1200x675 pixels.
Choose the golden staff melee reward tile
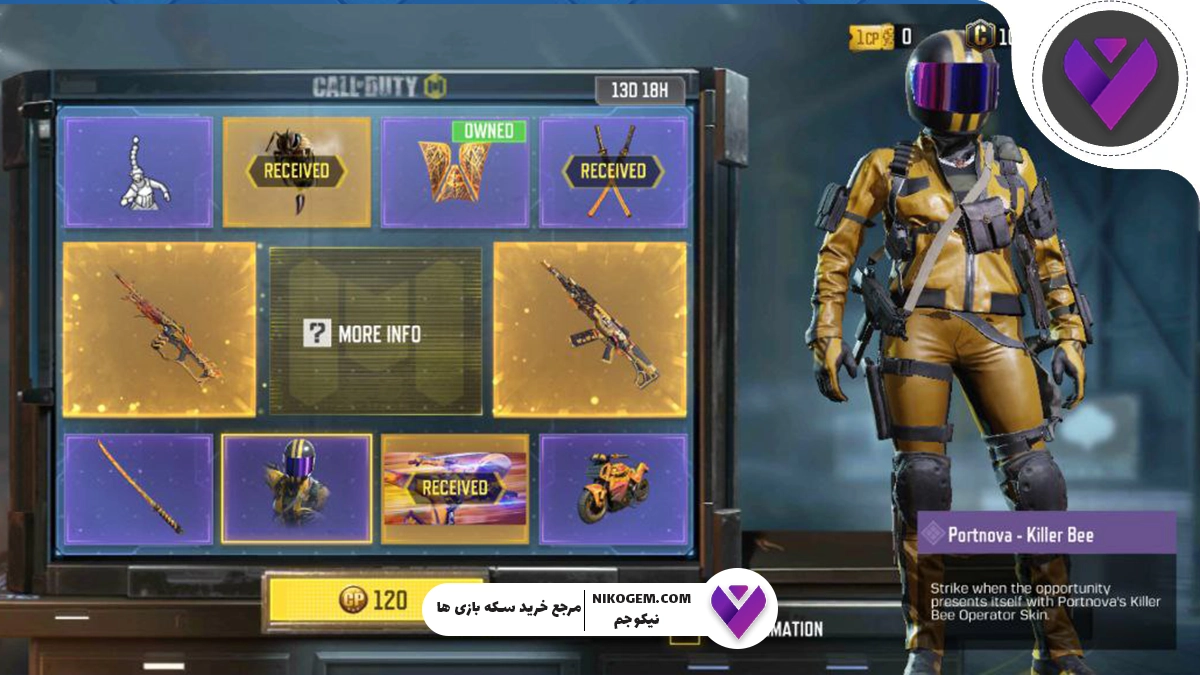[139, 489]
